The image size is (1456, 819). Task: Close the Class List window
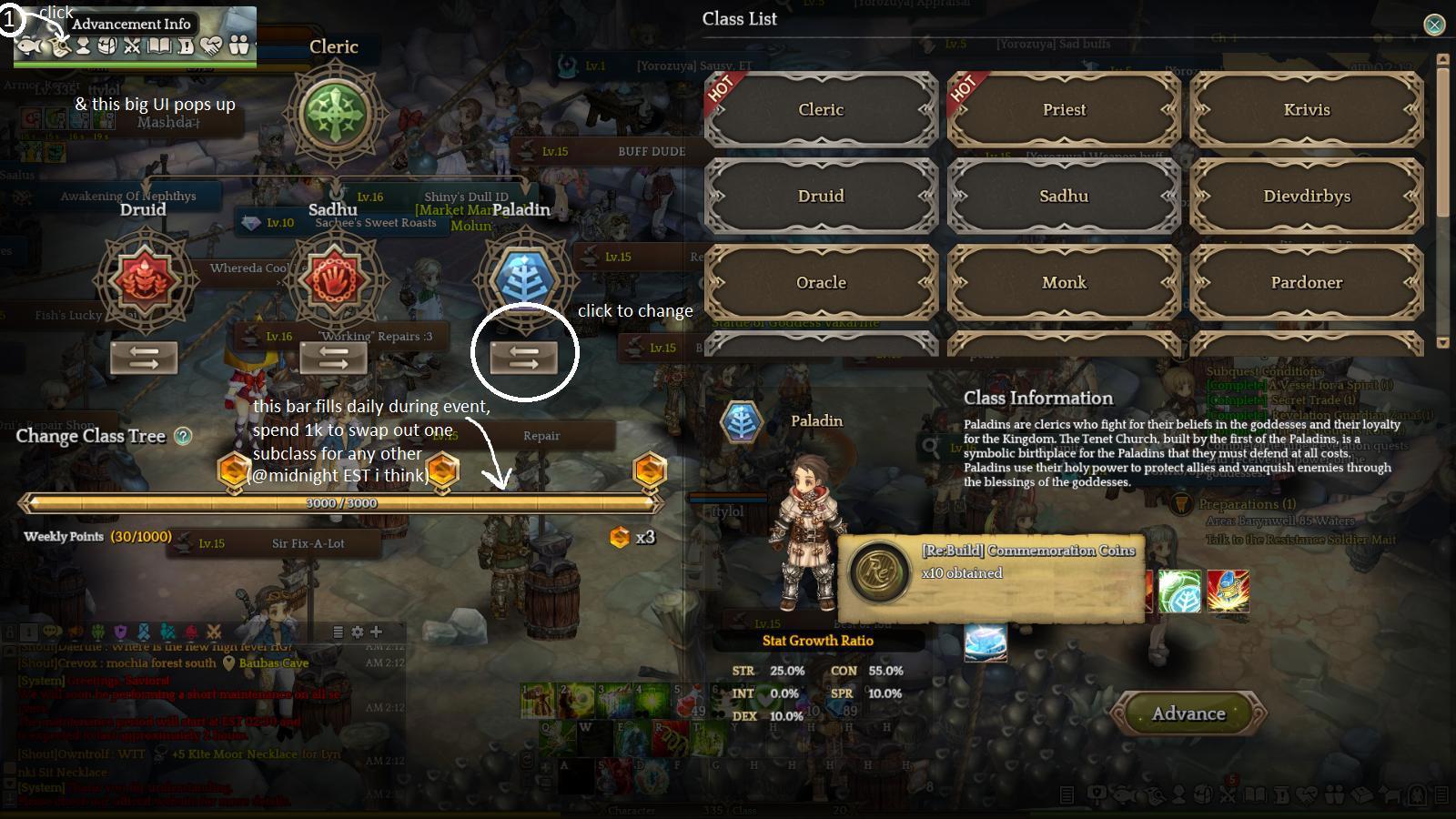[x=1434, y=25]
